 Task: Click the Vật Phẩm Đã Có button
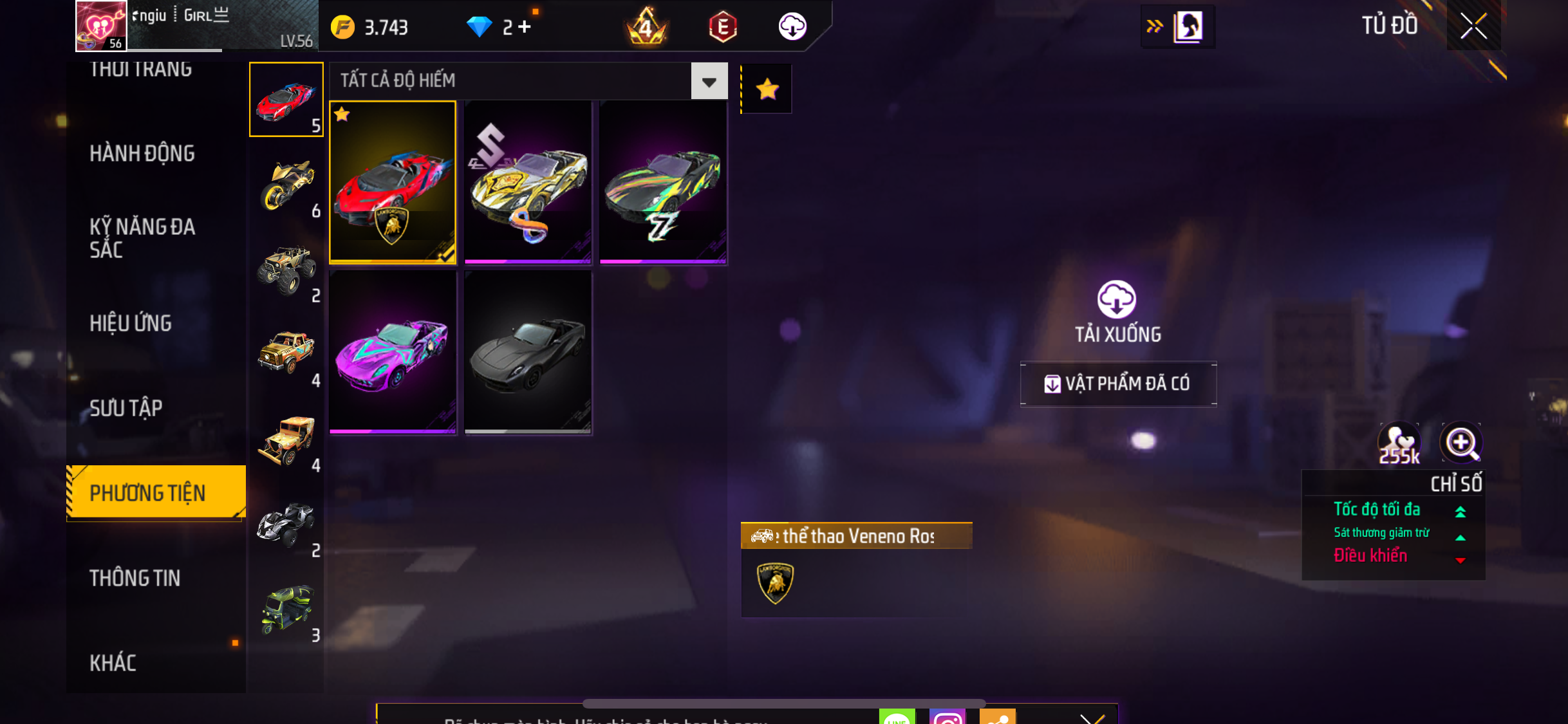point(1118,384)
